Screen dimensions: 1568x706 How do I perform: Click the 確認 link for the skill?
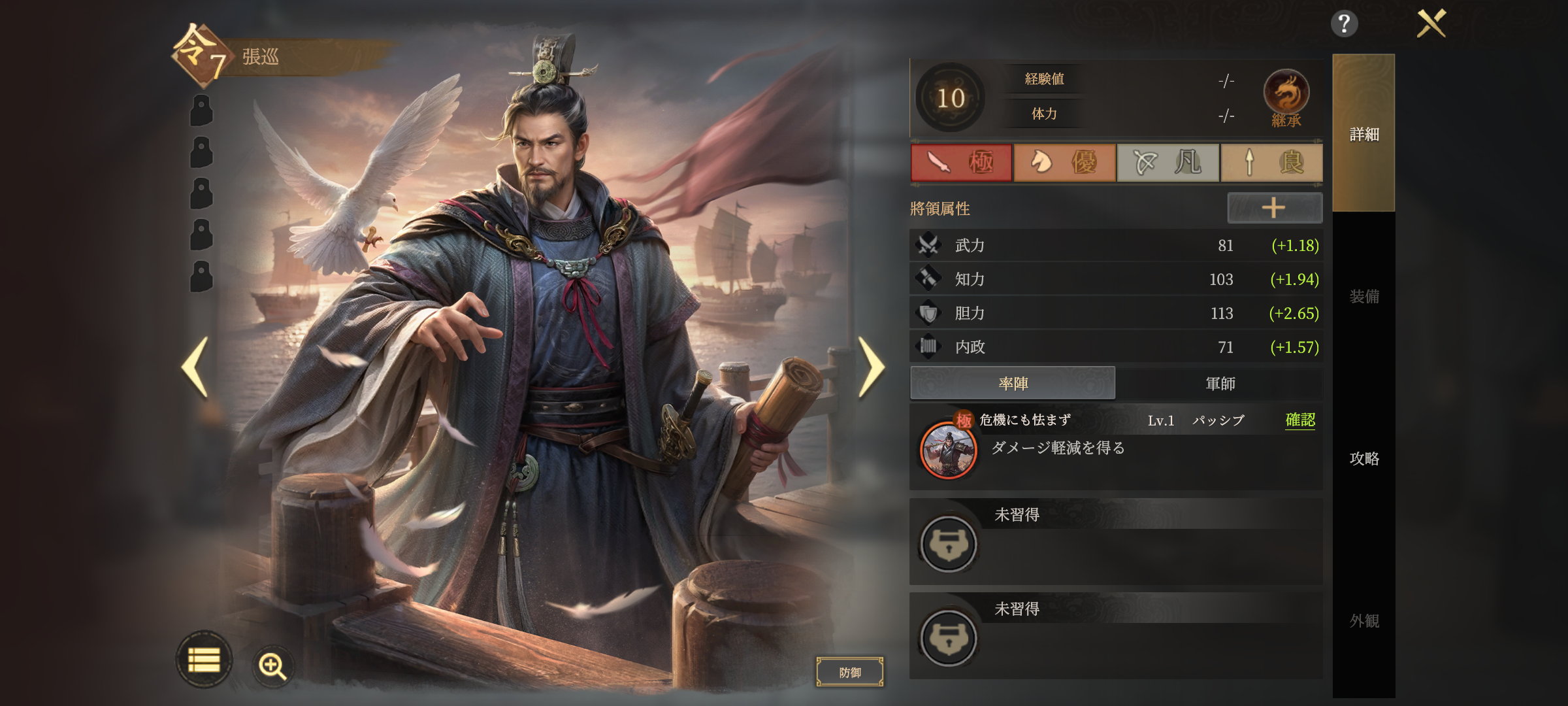point(1300,420)
